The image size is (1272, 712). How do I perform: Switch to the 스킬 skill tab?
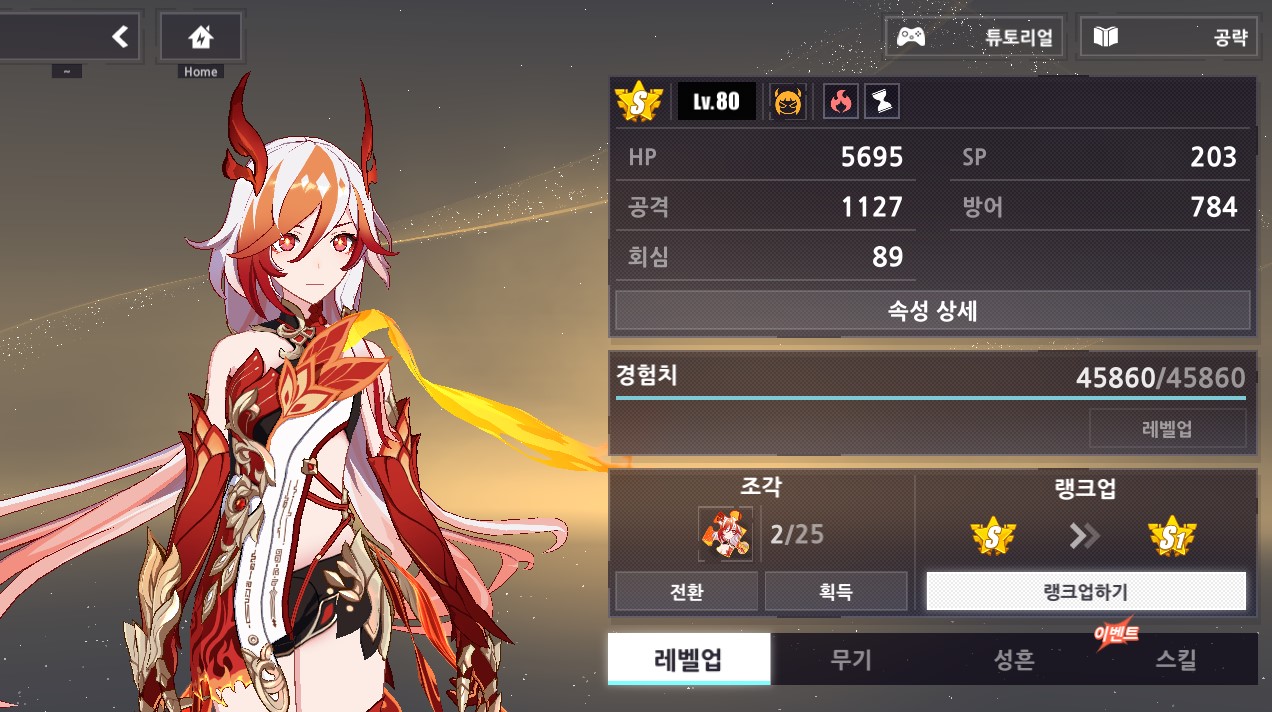click(1176, 659)
